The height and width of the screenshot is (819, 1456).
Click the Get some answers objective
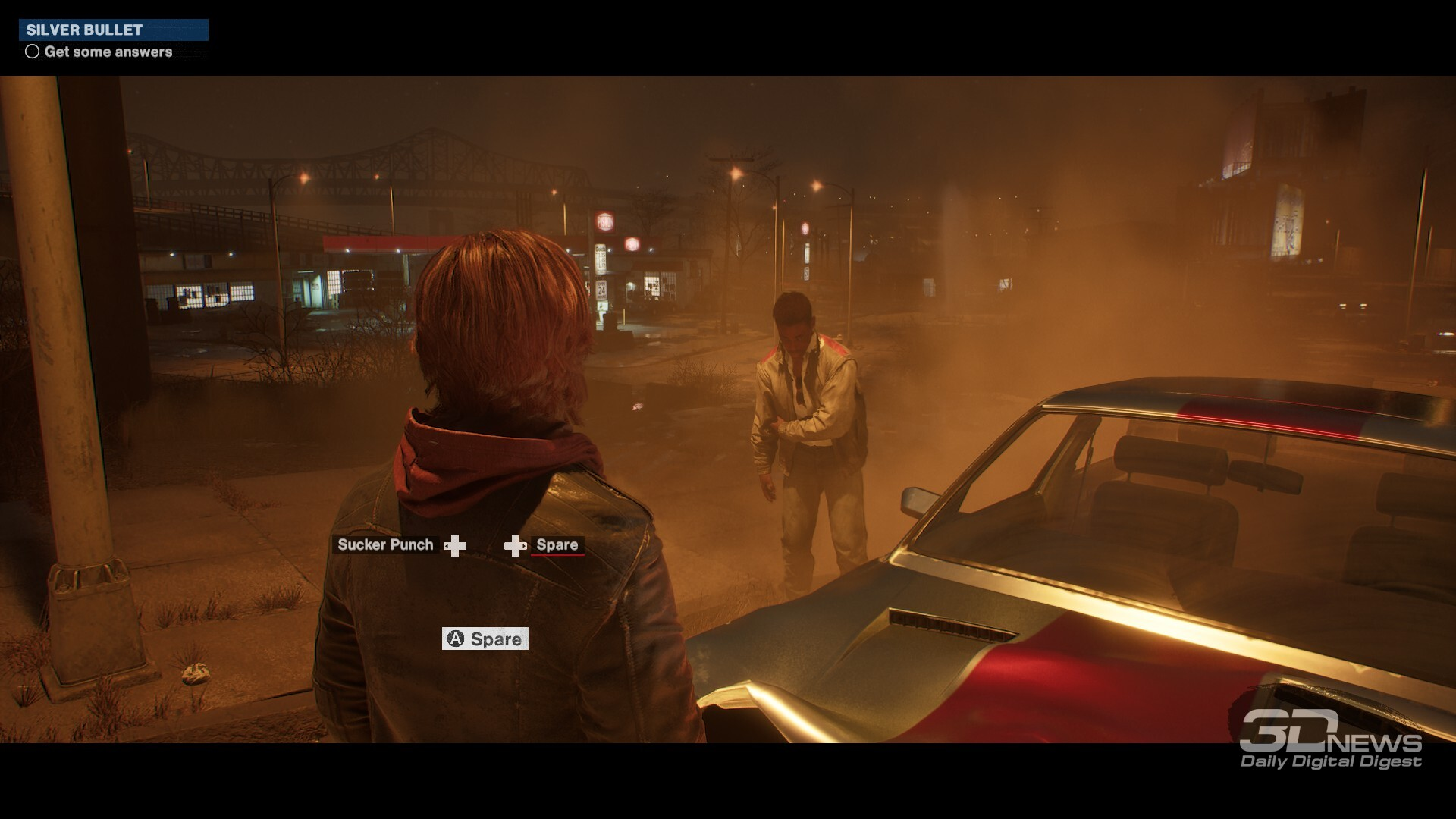(x=108, y=52)
